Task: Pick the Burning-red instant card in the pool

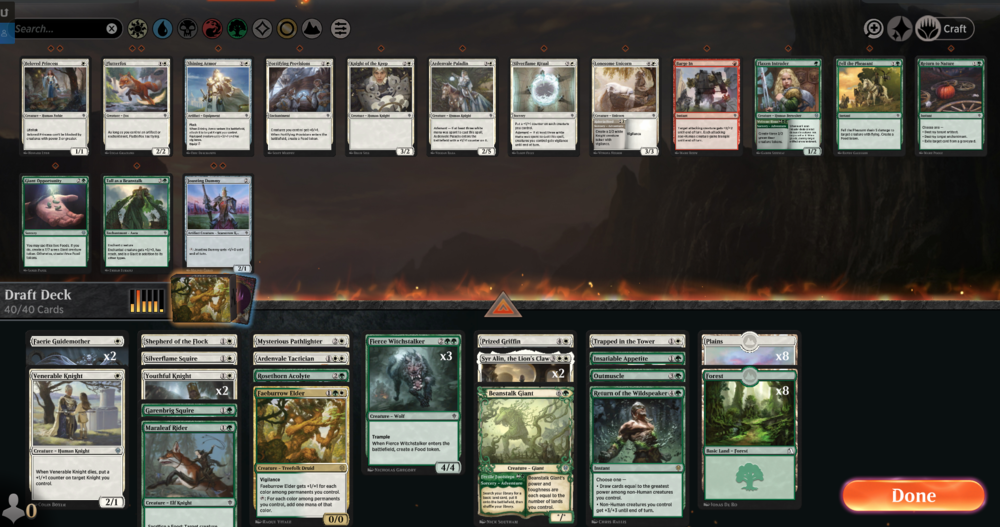Action: click(706, 104)
